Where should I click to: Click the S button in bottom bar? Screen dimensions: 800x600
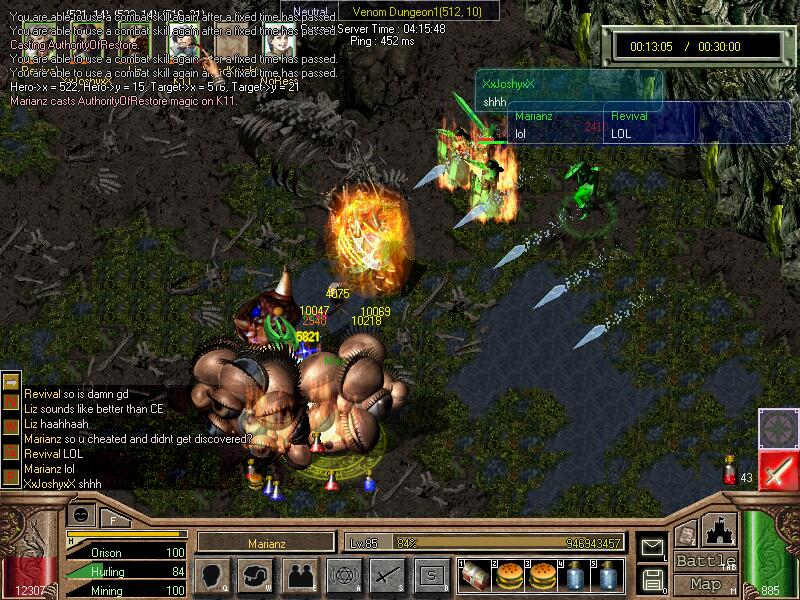coord(431,575)
